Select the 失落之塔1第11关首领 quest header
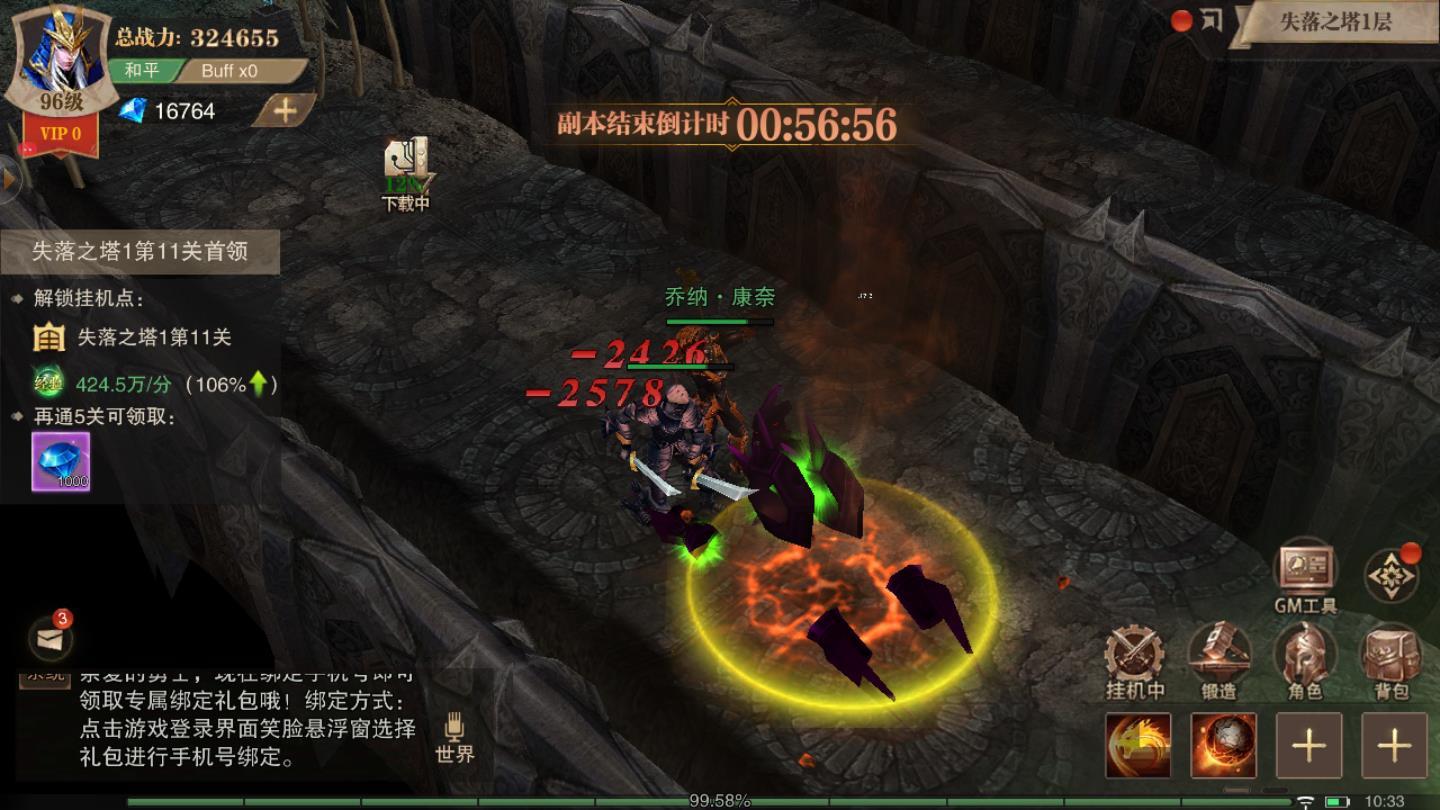Viewport: 1440px width, 810px height. tap(140, 251)
